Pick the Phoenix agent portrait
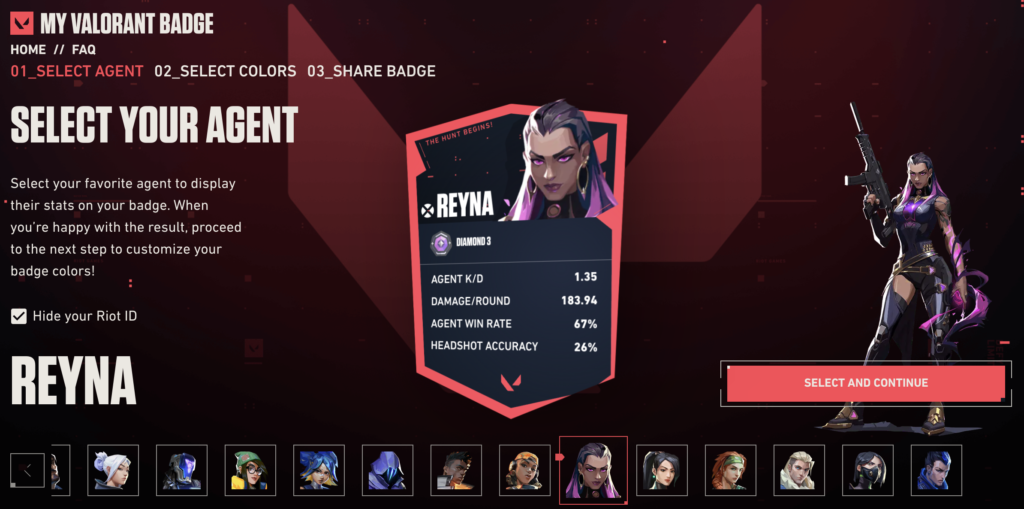 (x=456, y=470)
